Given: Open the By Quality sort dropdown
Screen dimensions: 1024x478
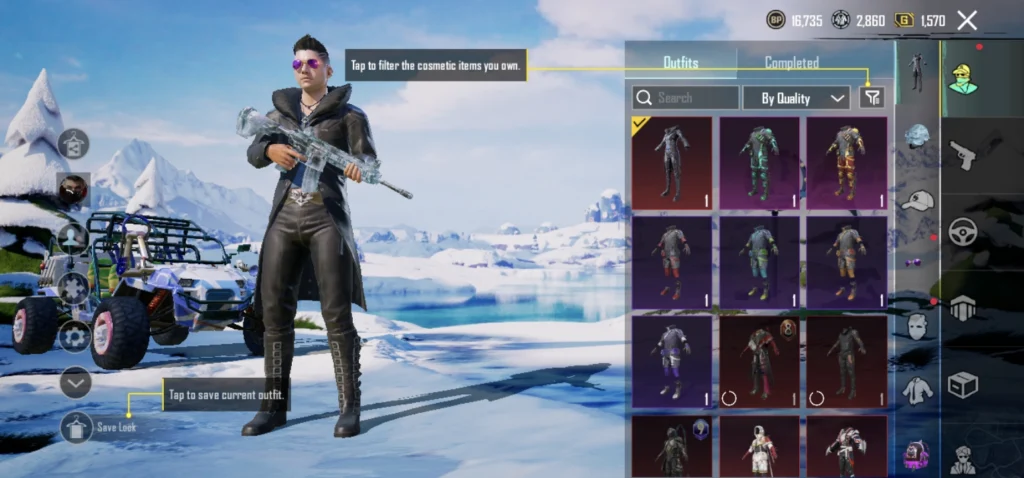Looking at the screenshot, I should [x=796, y=97].
